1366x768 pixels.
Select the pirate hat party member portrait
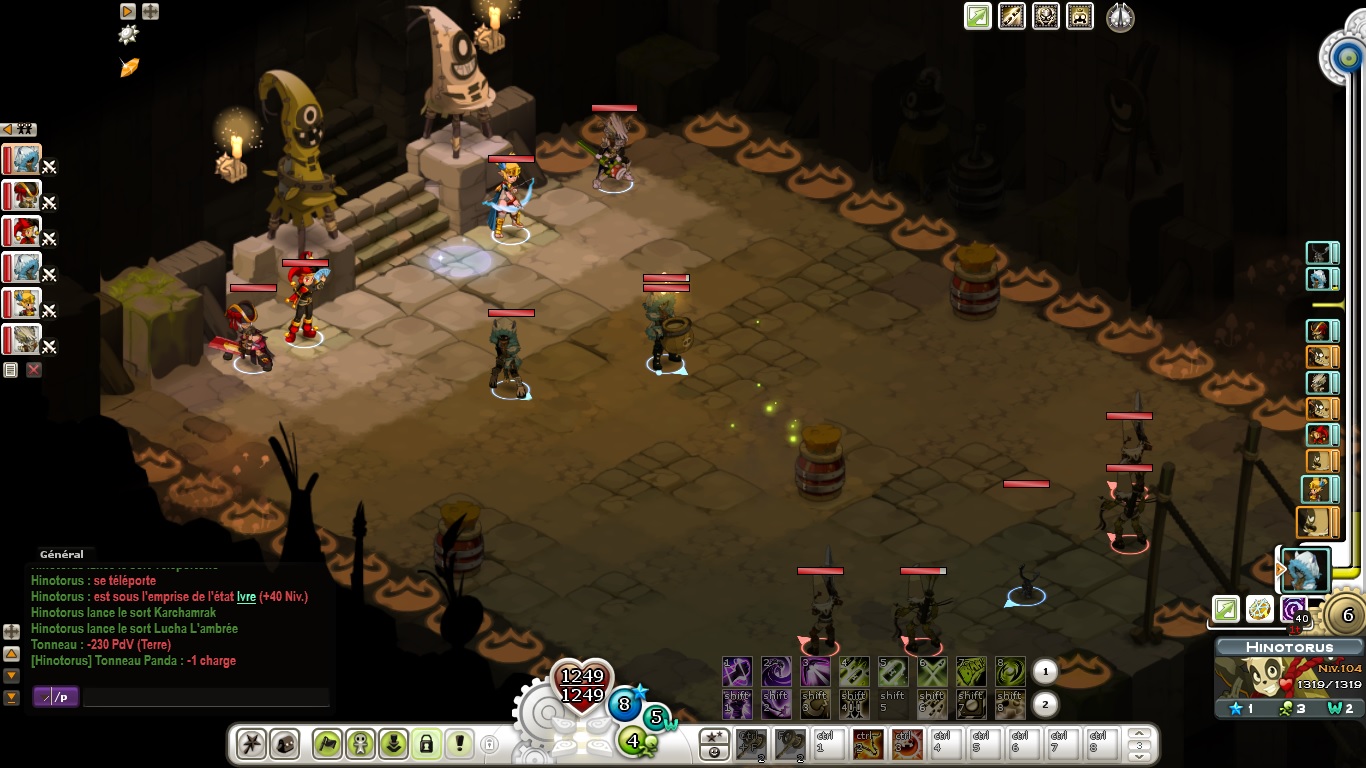click(22, 195)
